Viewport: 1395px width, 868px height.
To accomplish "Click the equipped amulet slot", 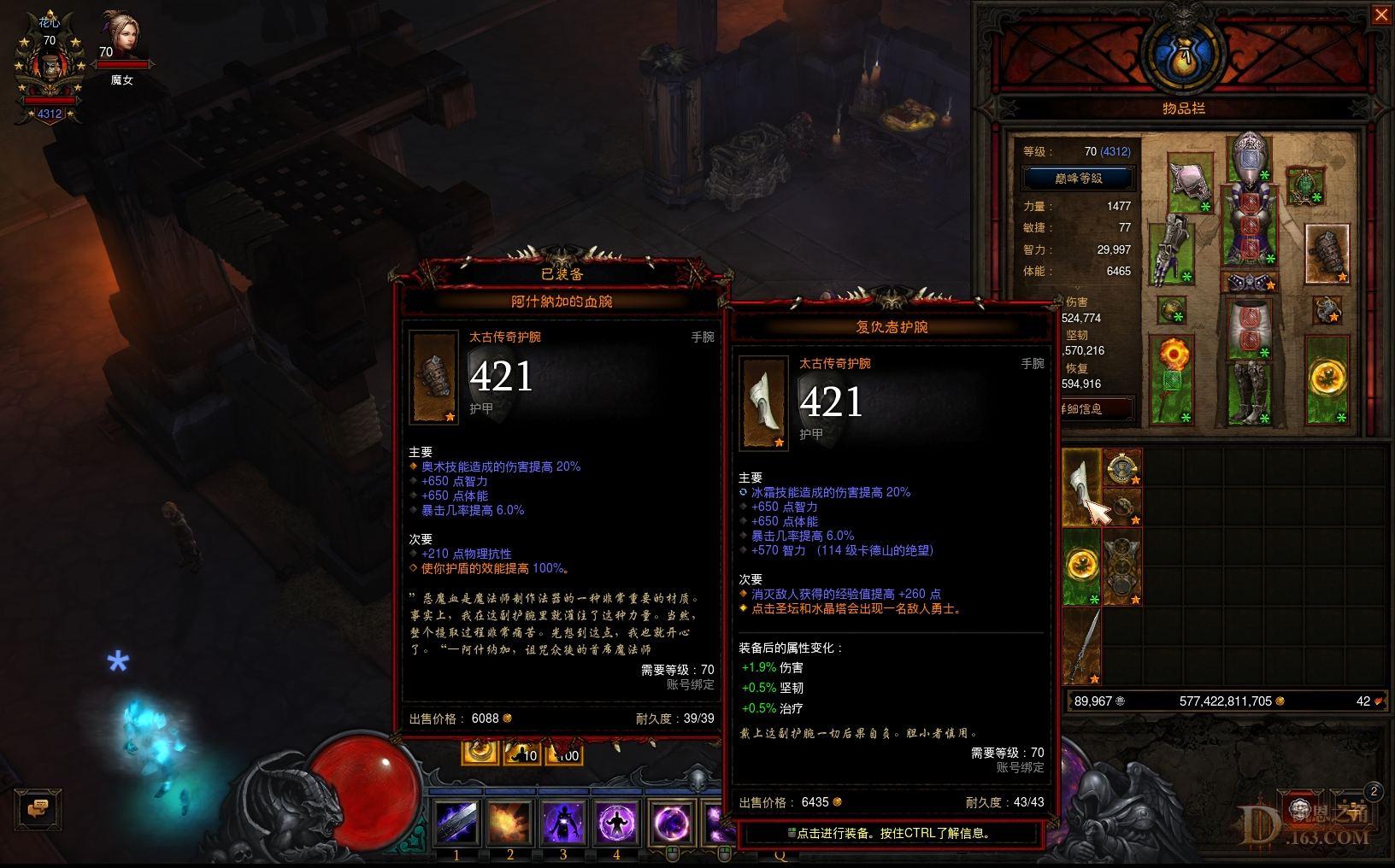I will coord(1305,187).
